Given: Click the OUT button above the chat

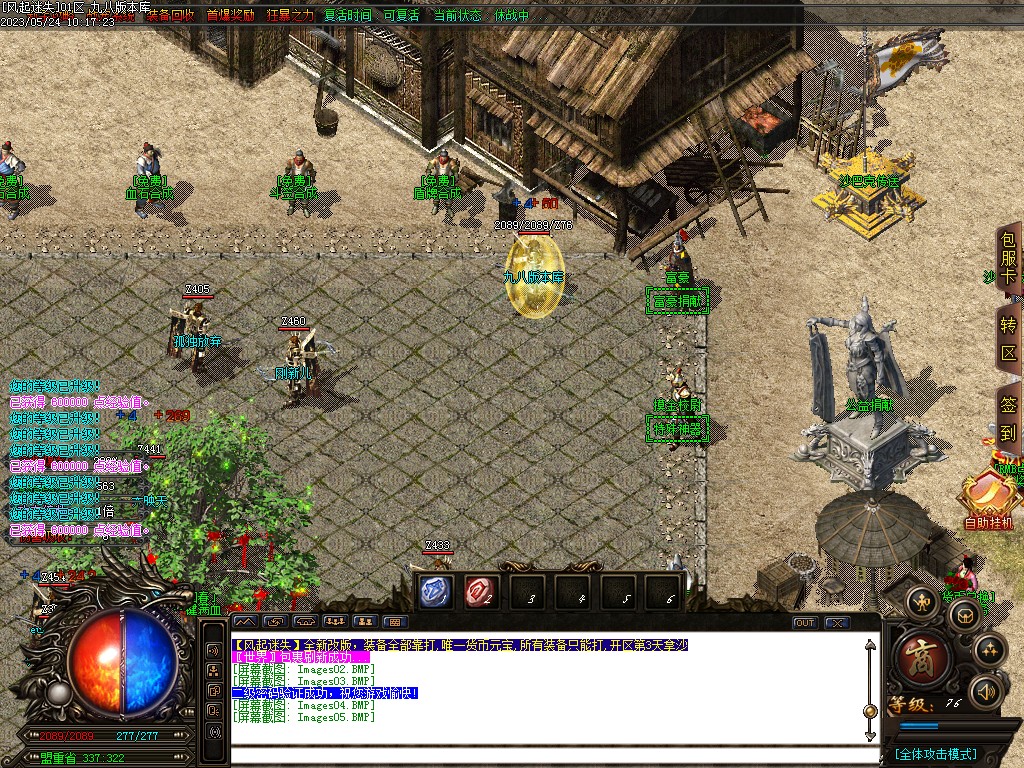Looking at the screenshot, I should tap(804, 622).
